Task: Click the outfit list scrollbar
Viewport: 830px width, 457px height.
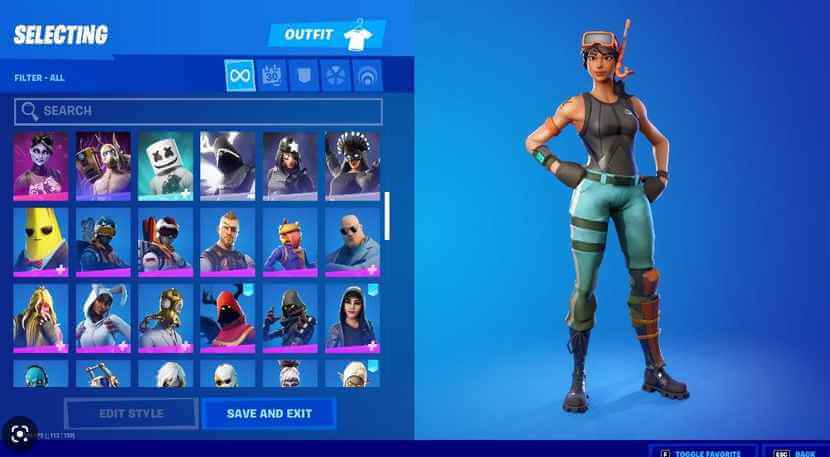Action: [387, 215]
